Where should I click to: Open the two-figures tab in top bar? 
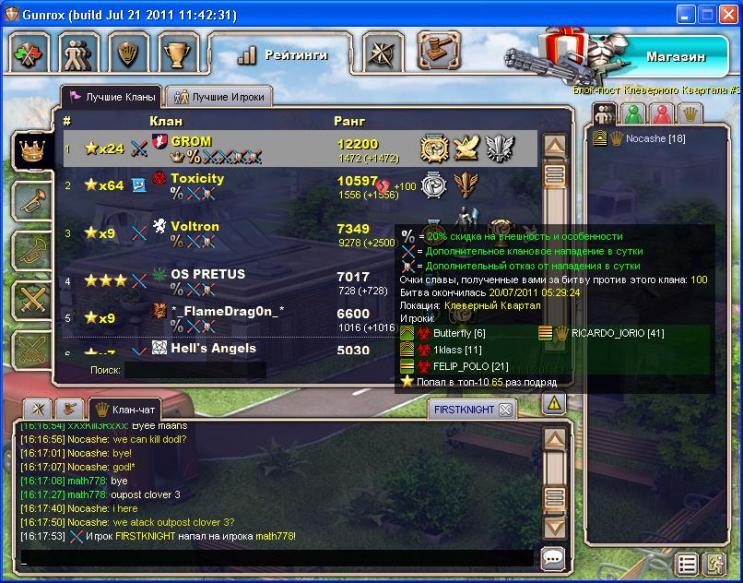pos(76,53)
